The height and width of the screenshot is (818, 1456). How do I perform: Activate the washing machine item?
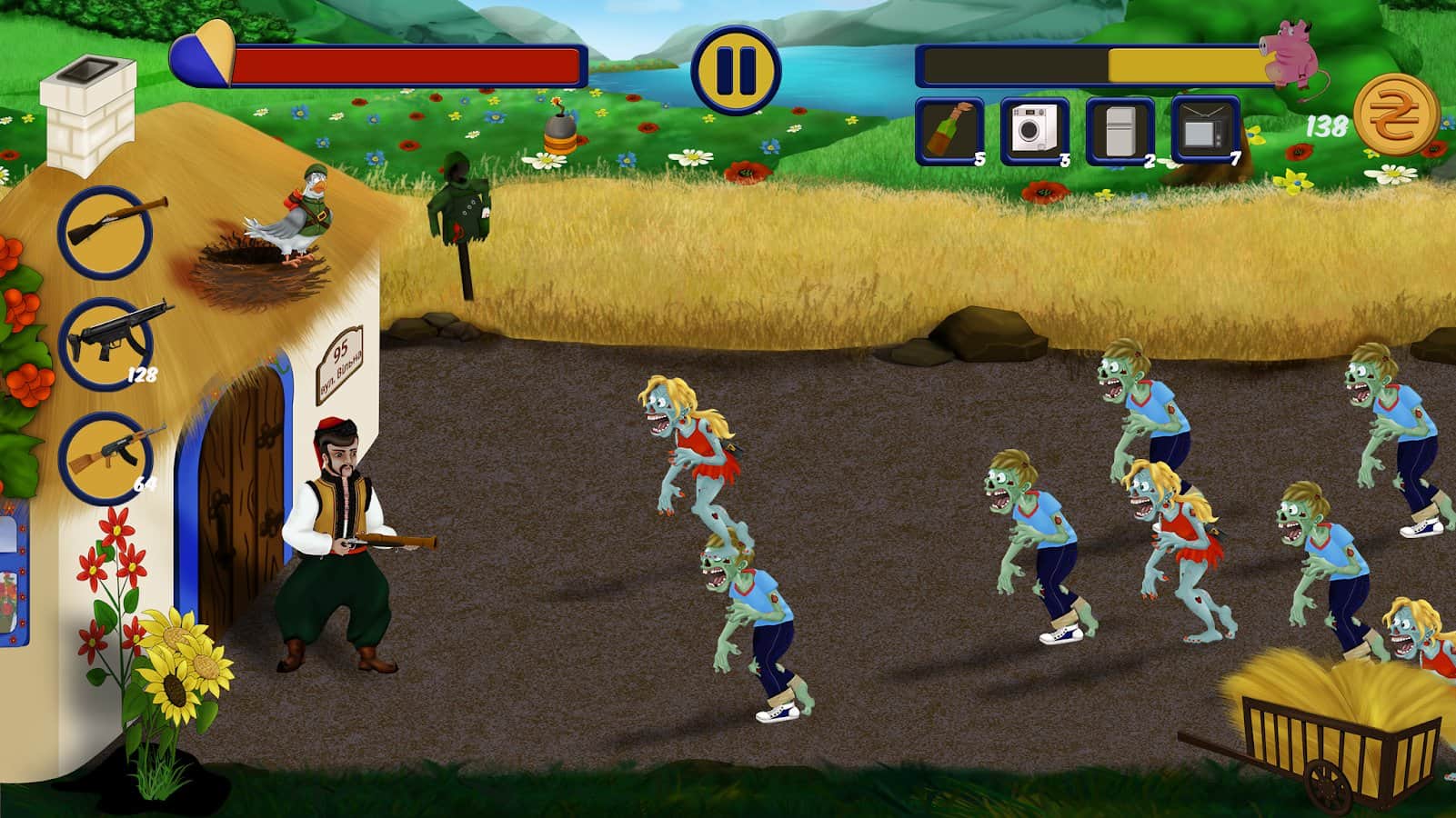tap(1034, 131)
